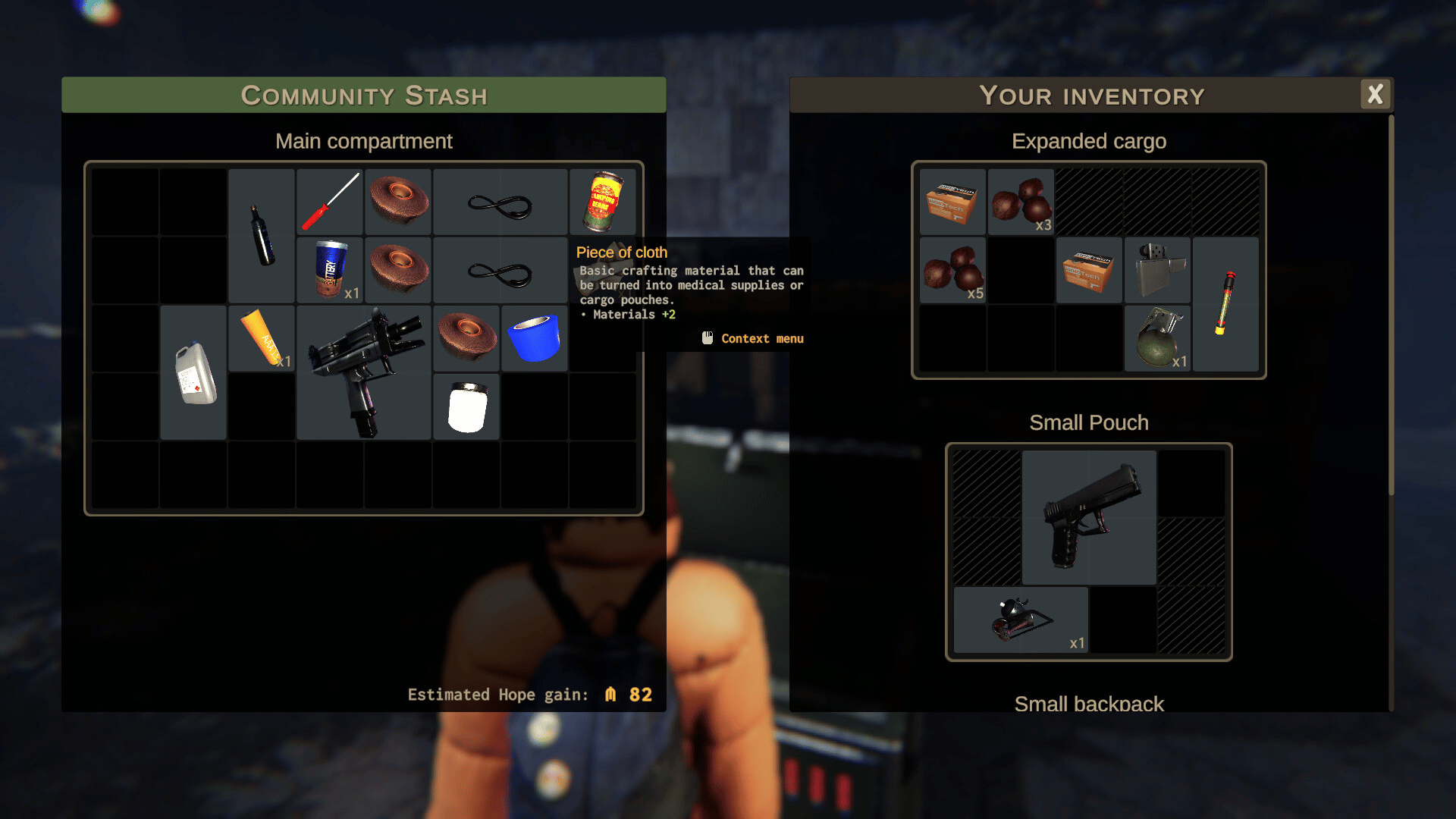Viewport: 1456px width, 819px height.
Task: Pick the white plastic jug
Action: click(194, 372)
